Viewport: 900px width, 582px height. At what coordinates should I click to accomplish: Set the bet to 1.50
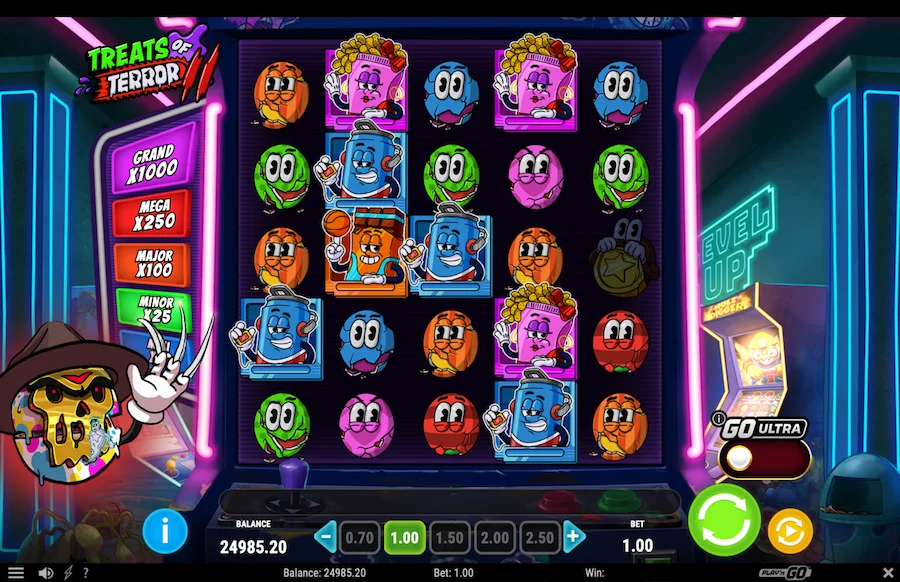(x=449, y=537)
